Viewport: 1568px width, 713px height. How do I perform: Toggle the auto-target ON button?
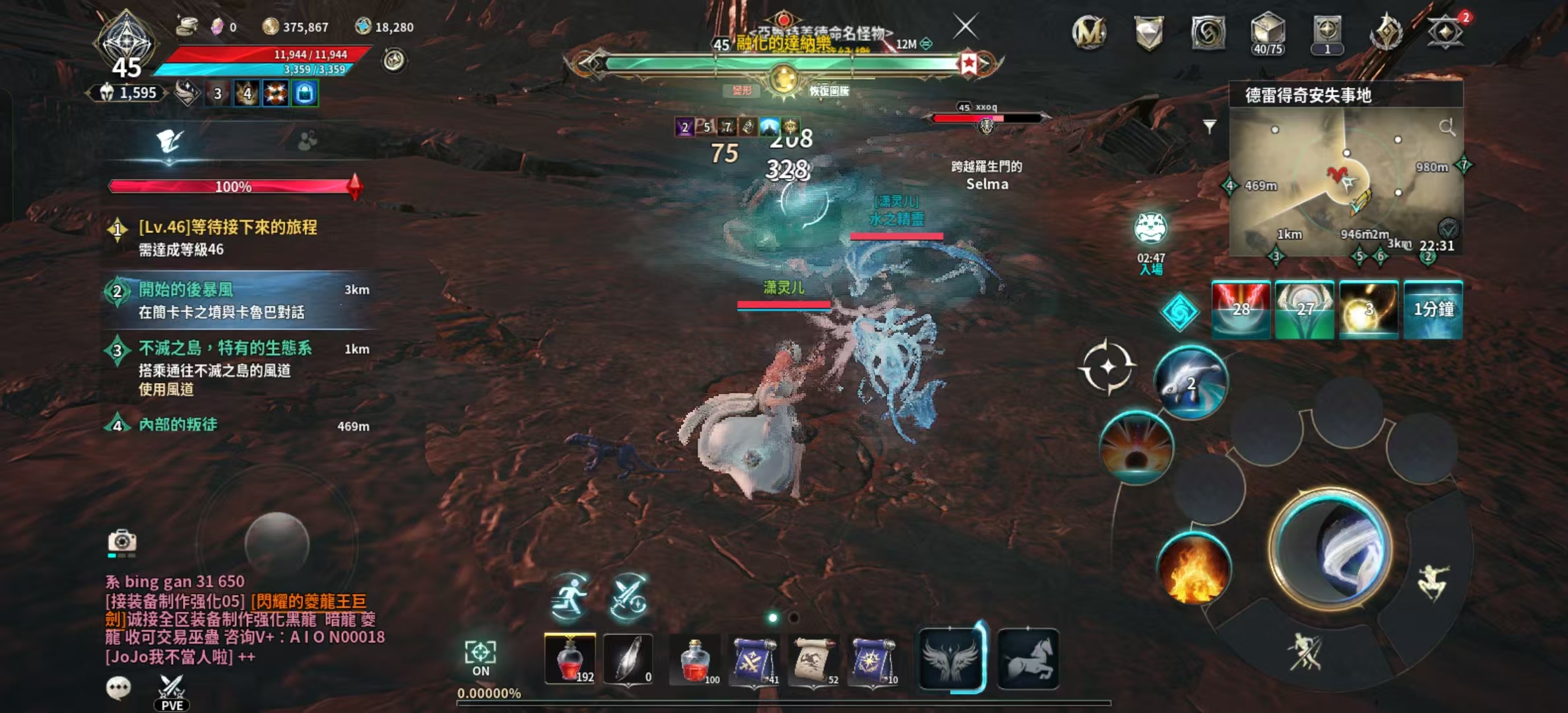tap(480, 658)
